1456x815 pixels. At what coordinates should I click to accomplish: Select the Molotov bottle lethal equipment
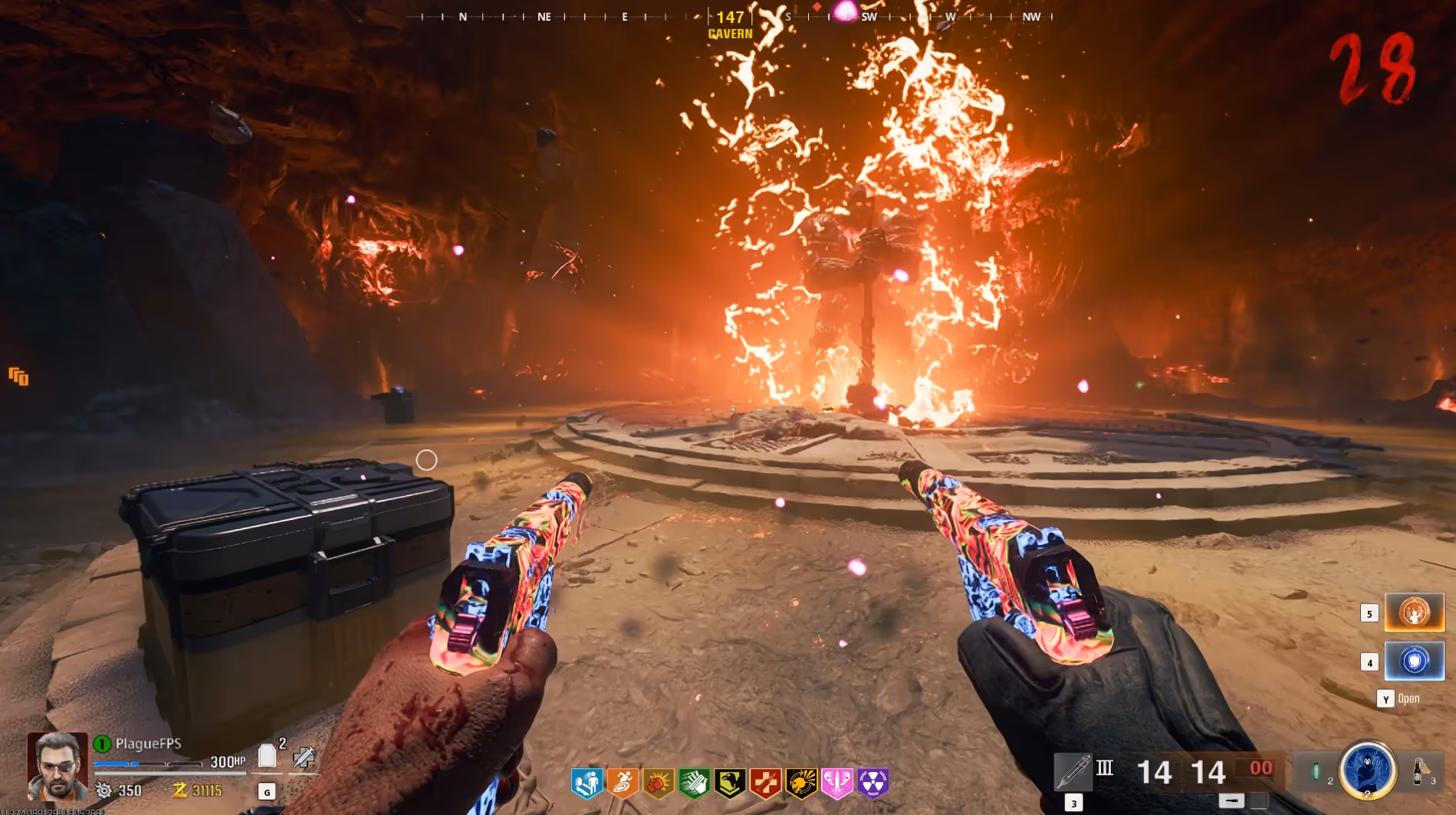[1419, 770]
